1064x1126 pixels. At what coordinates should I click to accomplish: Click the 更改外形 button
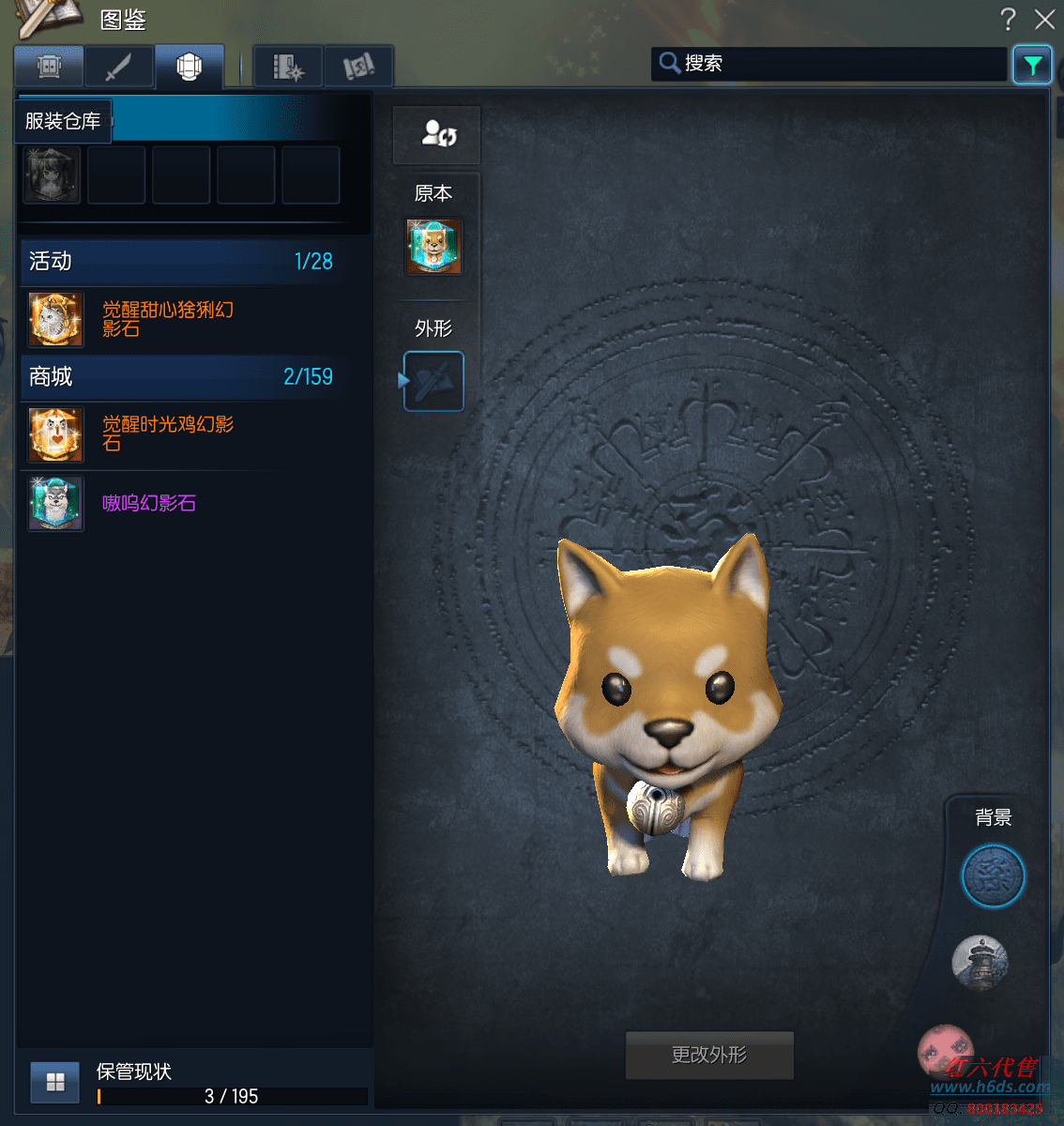point(709,1056)
